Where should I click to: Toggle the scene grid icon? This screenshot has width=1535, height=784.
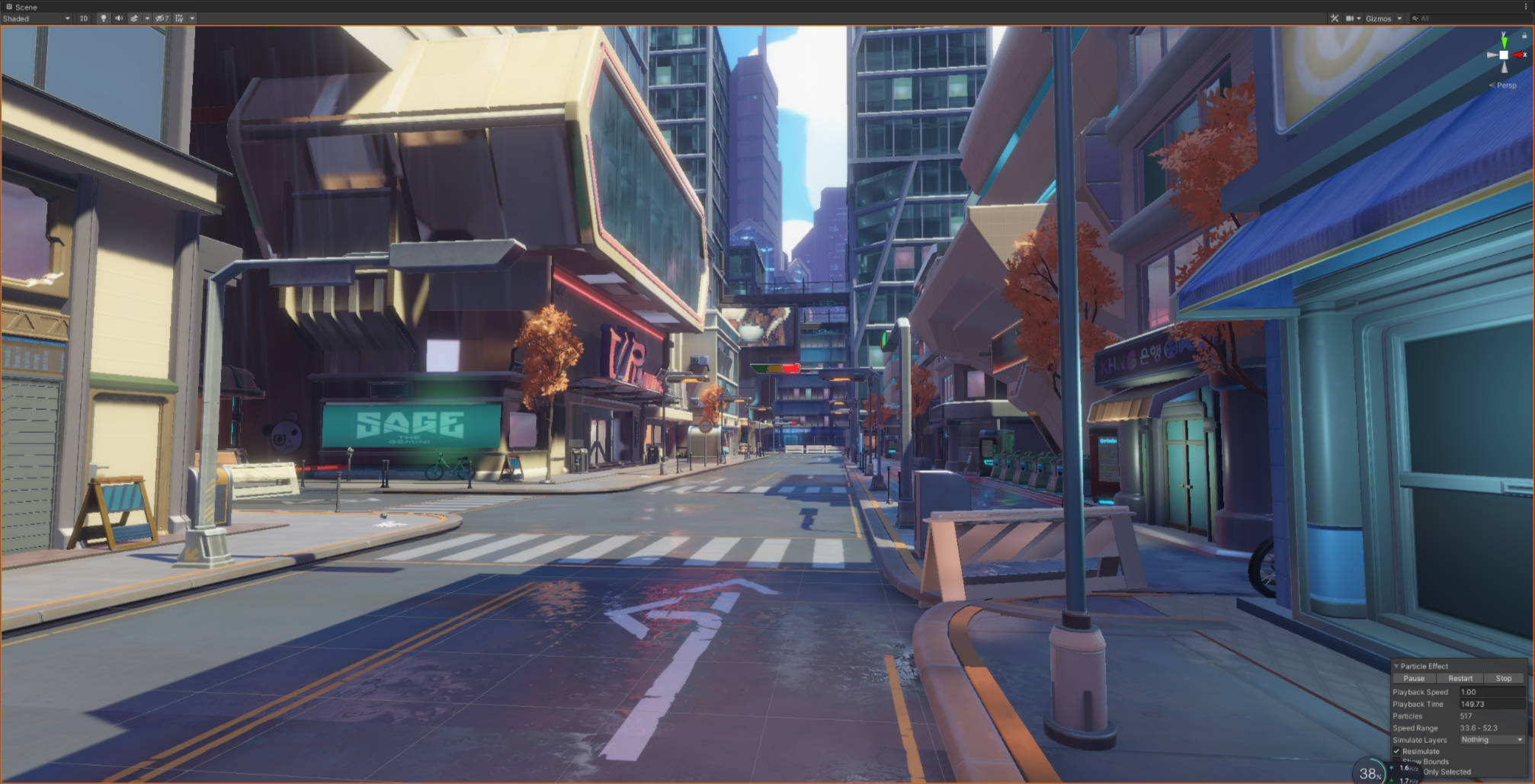pos(179,18)
